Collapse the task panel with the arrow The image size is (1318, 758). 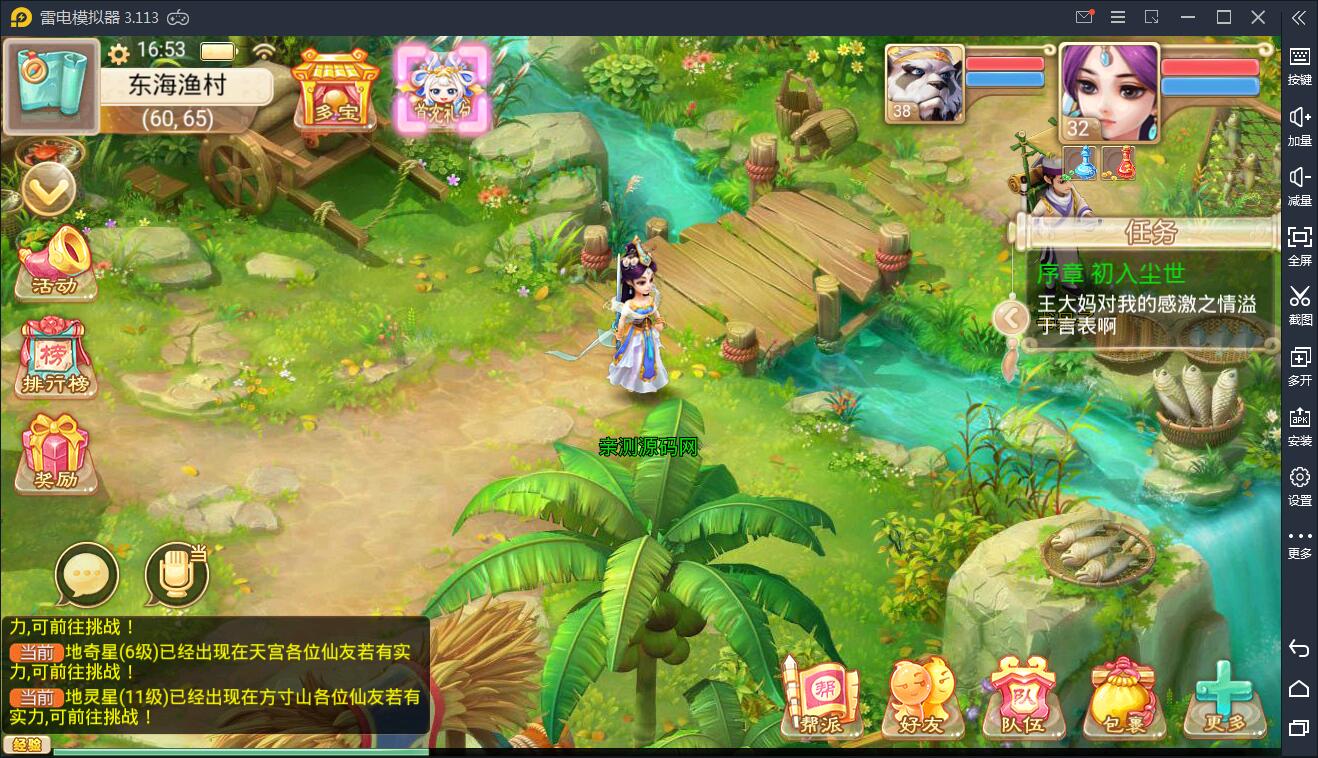1011,319
